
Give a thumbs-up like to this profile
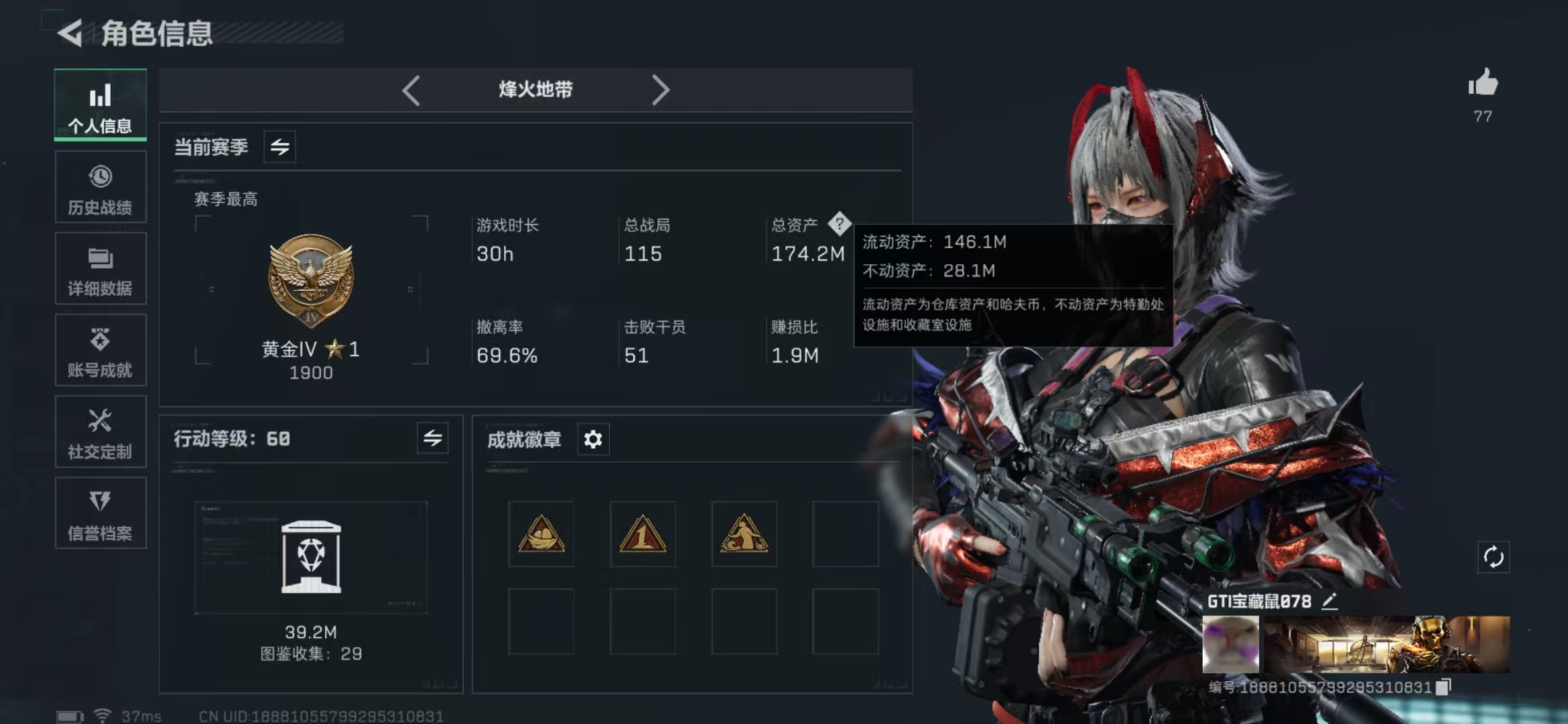(1483, 84)
